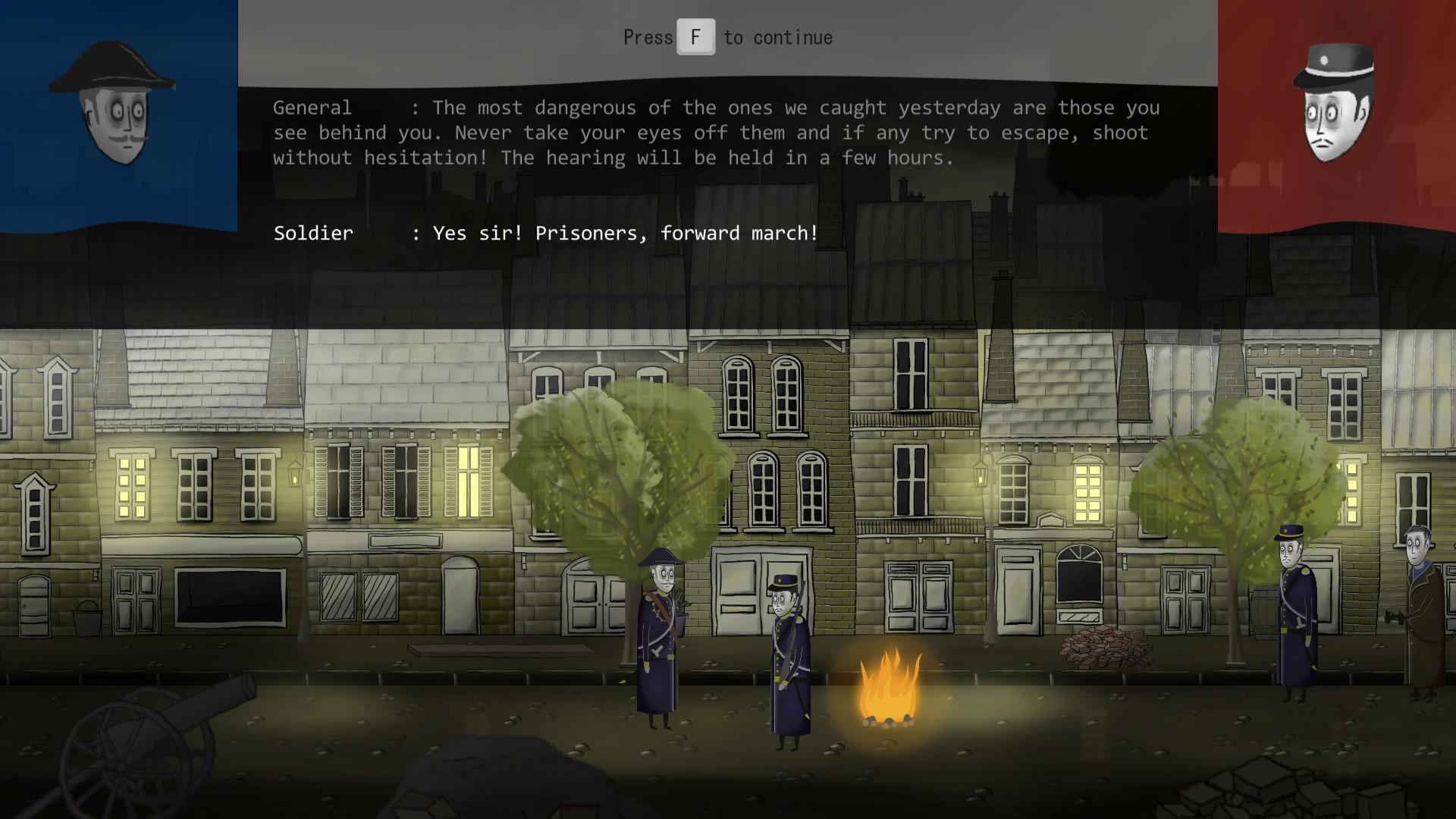Click 'Press F to continue' prompt text

click(726, 36)
